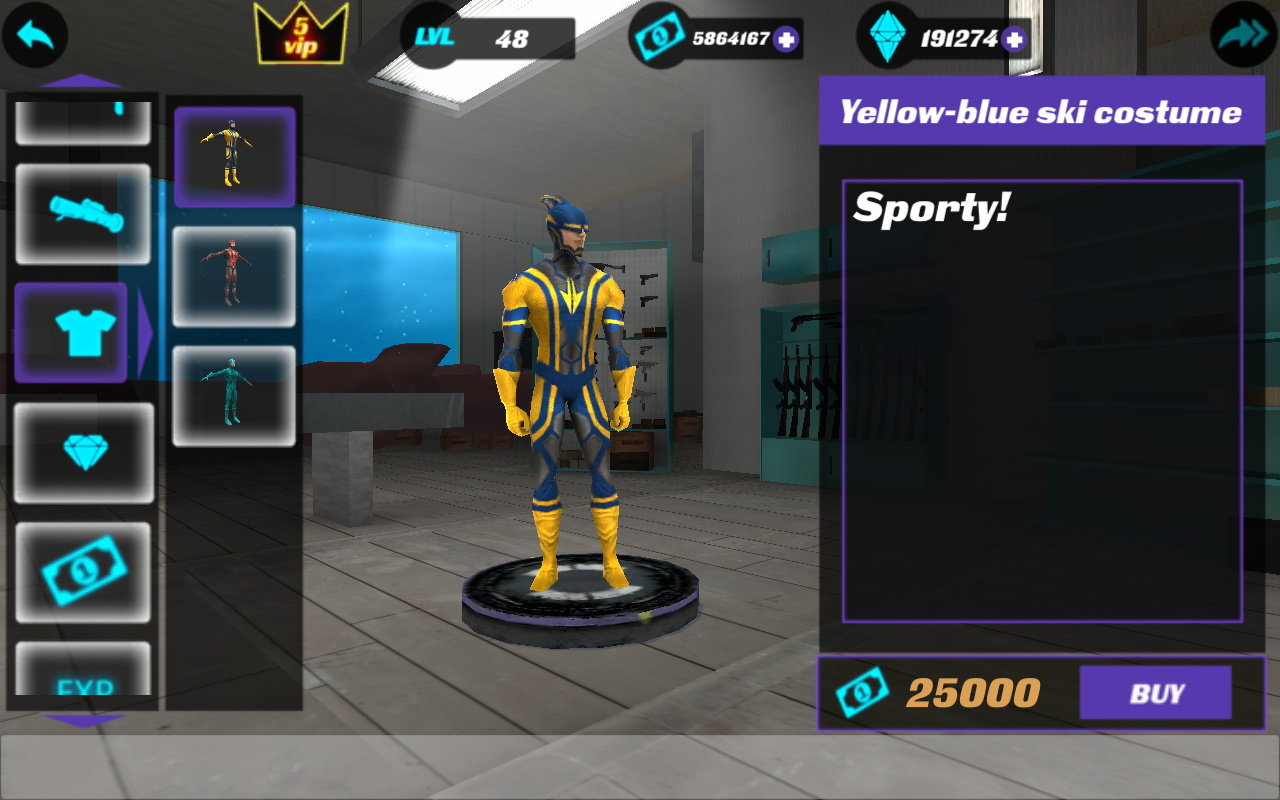Image resolution: width=1280 pixels, height=800 pixels.
Task: Select the clothing T-shirt category
Action: [x=72, y=332]
